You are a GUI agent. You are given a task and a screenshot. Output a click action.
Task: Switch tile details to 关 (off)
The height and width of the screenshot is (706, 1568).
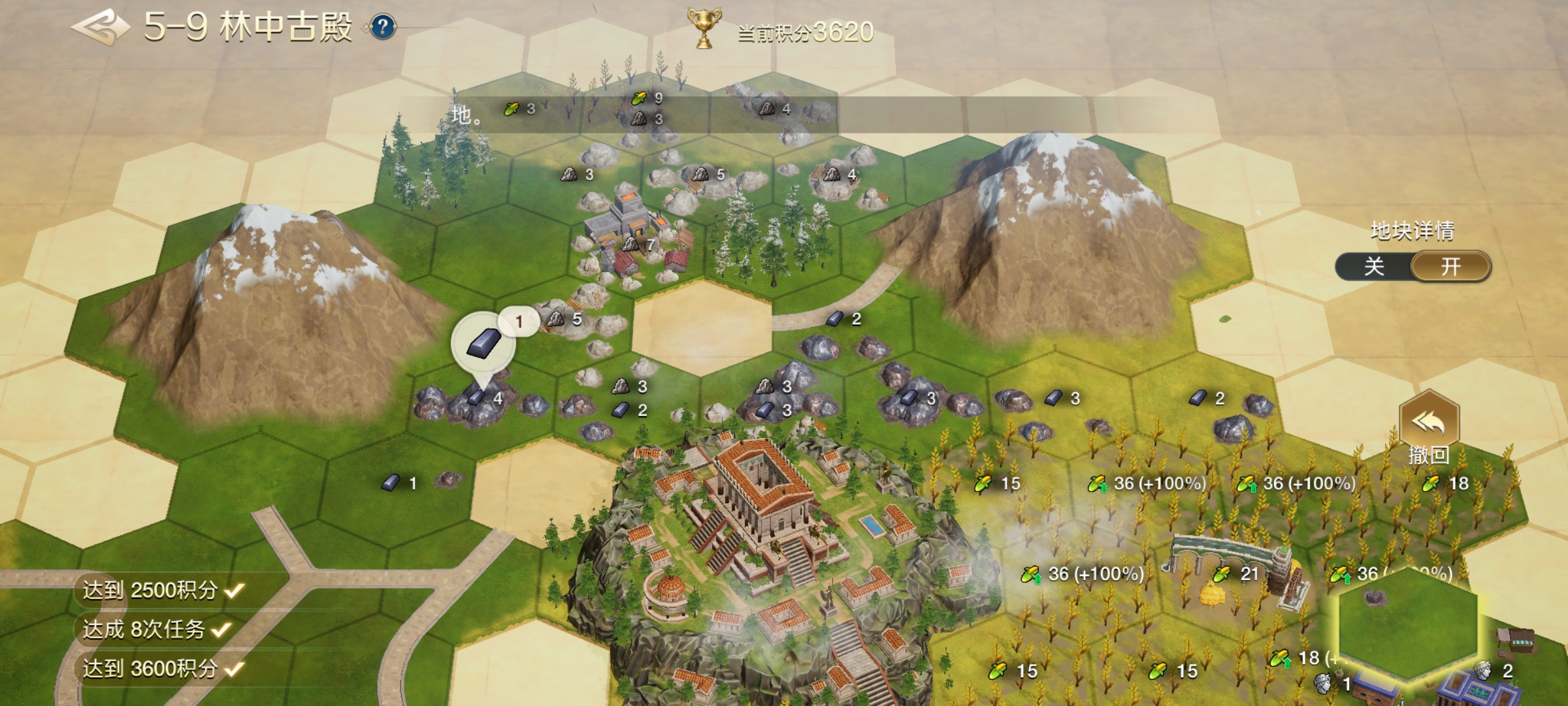[x=1374, y=267]
